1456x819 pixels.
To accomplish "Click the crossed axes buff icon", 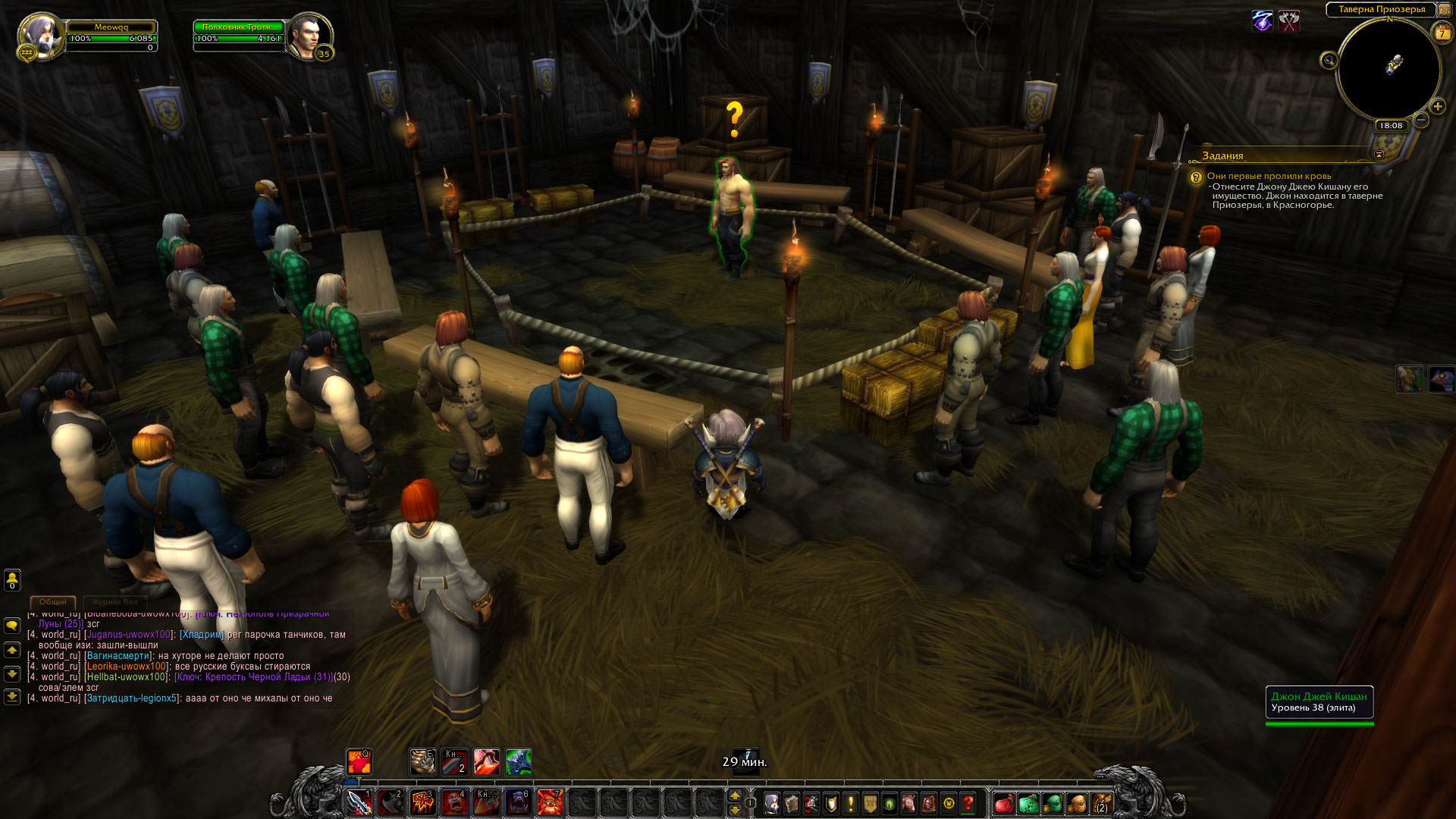I will [1289, 21].
